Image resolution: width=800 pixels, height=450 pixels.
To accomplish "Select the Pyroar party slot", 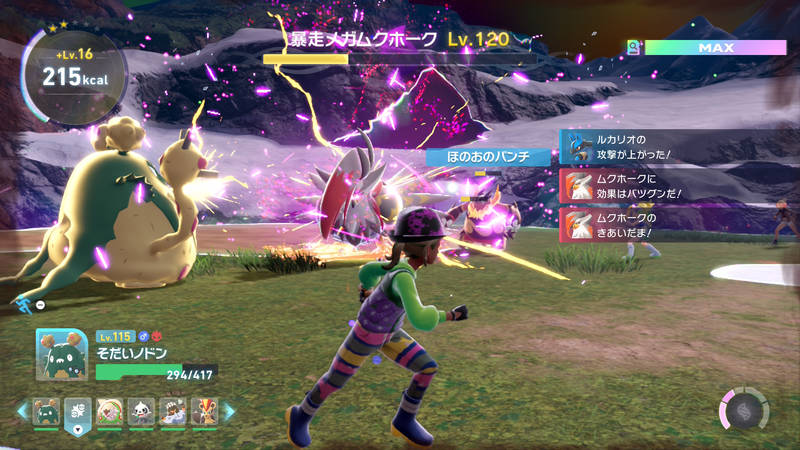I will tap(204, 411).
